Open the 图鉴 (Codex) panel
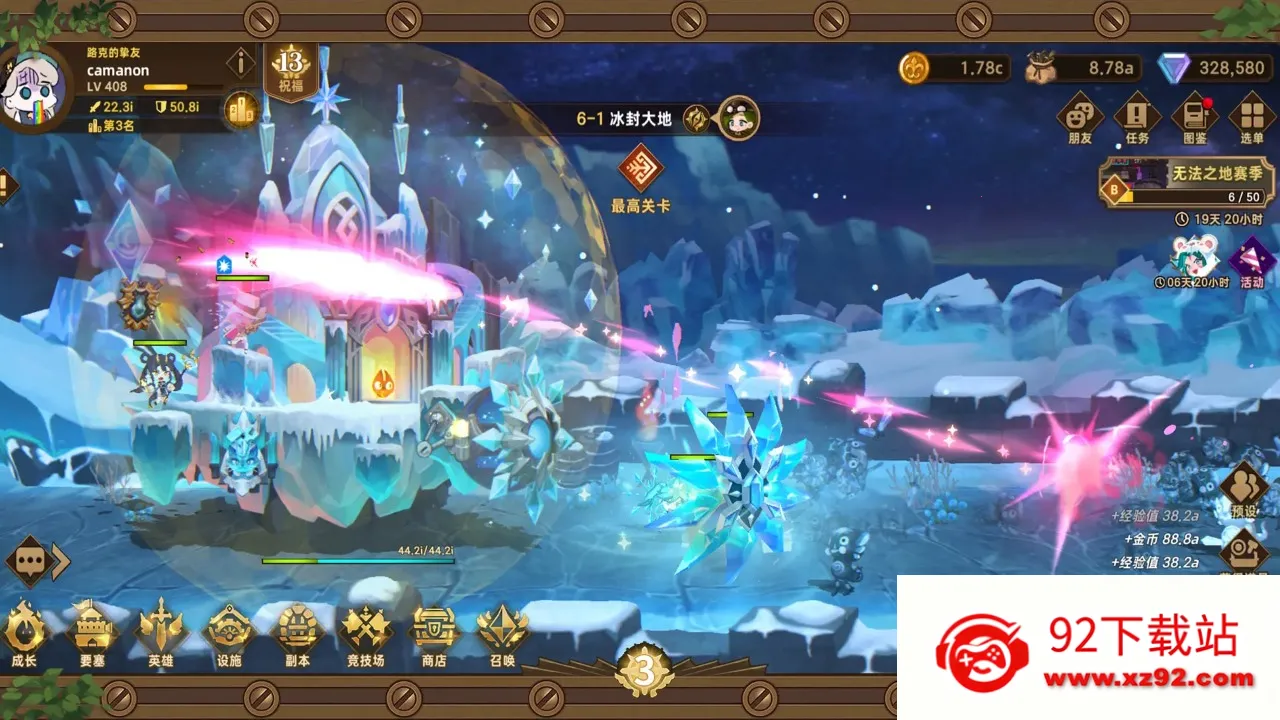This screenshot has width=1280, height=720. (x=1194, y=113)
